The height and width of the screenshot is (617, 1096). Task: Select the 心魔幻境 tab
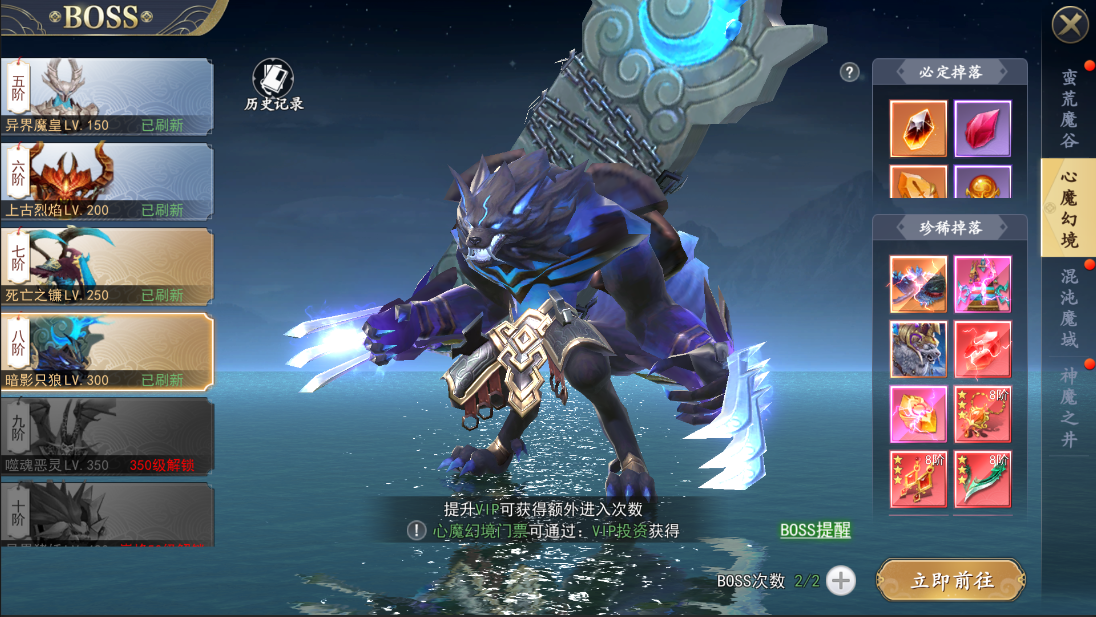[x=1069, y=208]
